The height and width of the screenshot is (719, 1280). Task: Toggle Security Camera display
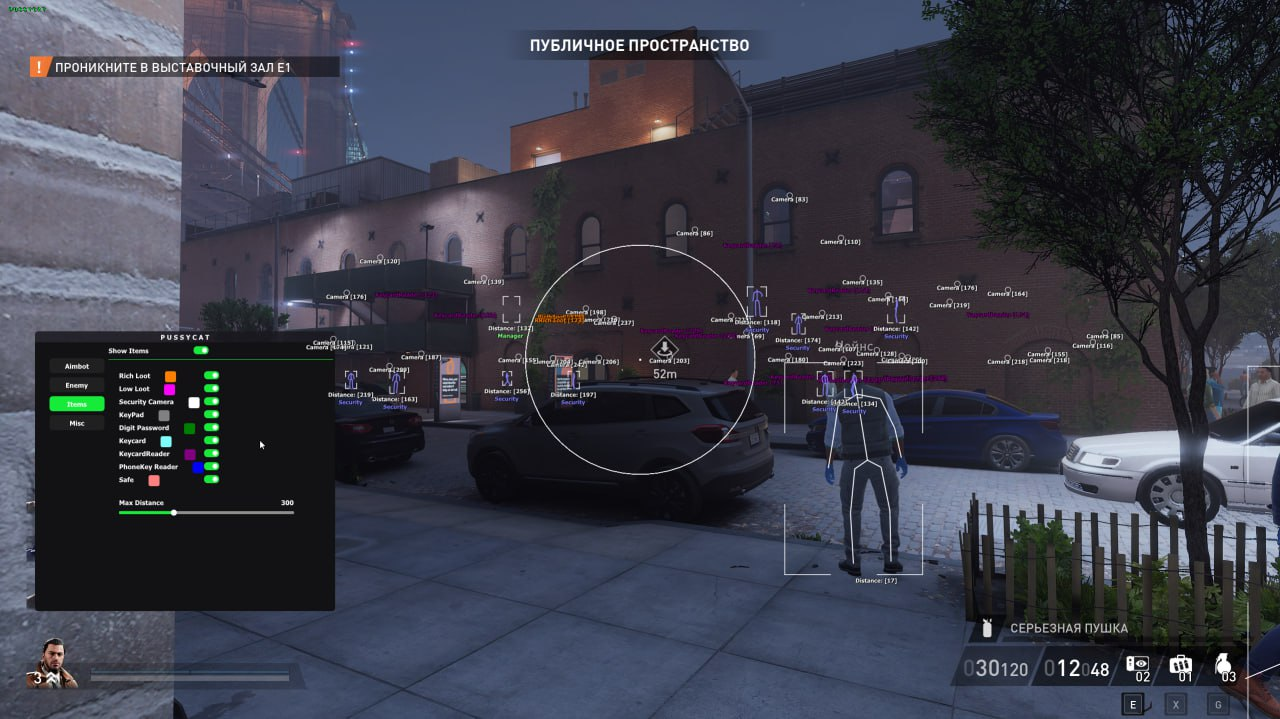[211, 402]
